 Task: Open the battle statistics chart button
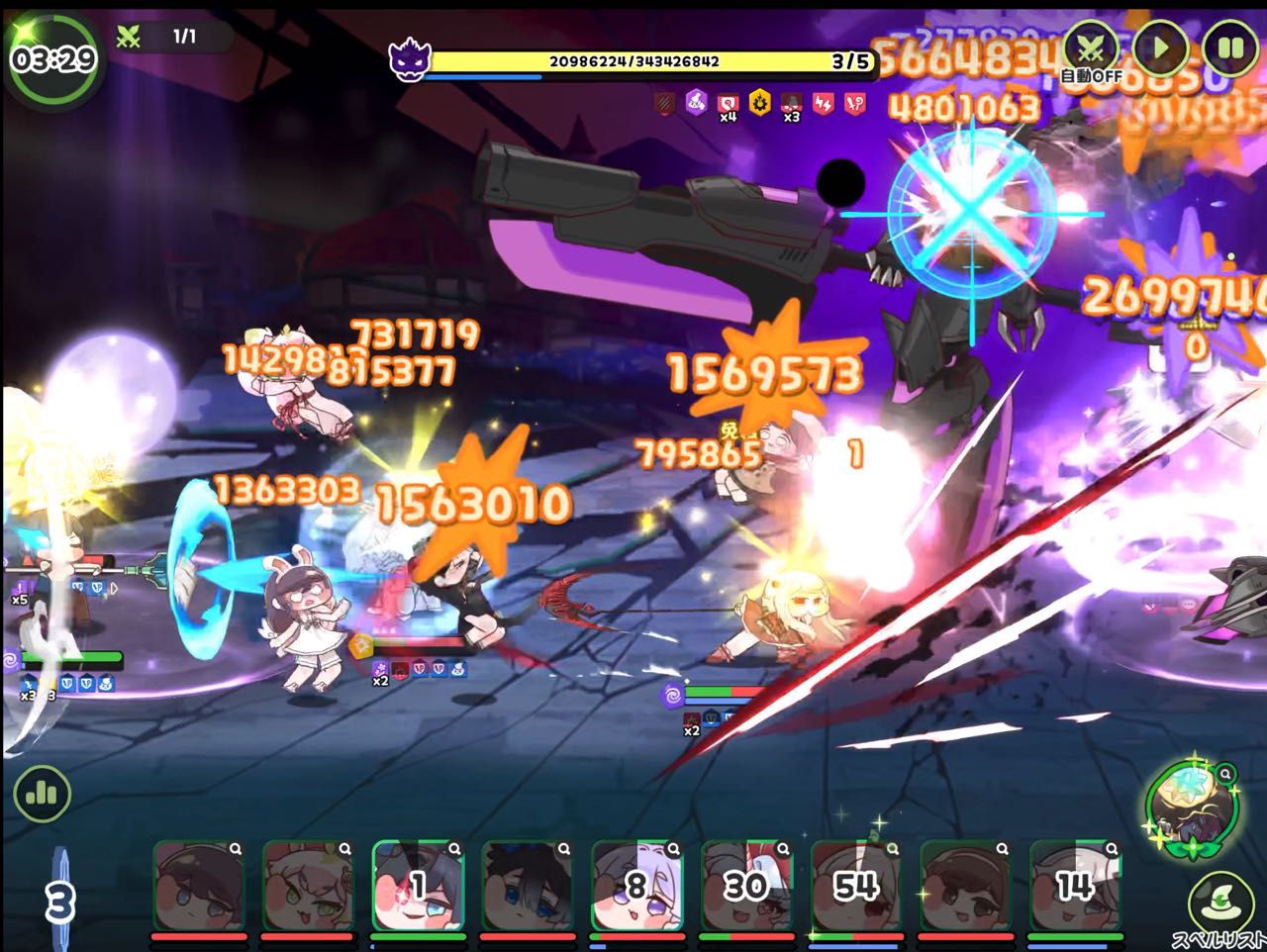click(x=42, y=793)
